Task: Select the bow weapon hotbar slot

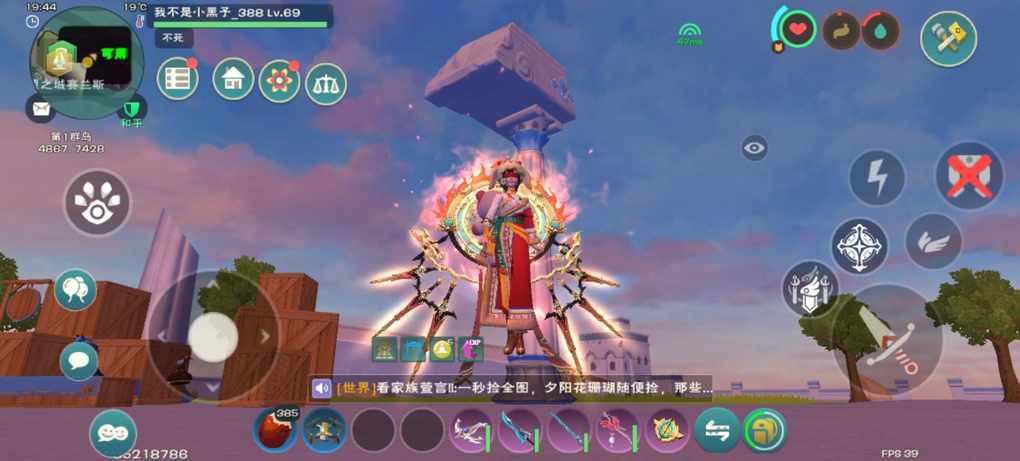Action: tap(470, 431)
